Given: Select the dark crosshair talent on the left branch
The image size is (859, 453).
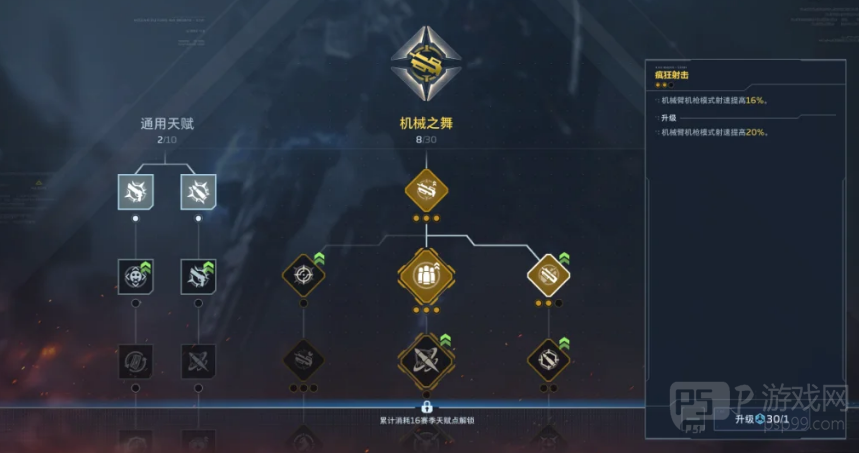Looking at the screenshot, I should coord(304,274).
